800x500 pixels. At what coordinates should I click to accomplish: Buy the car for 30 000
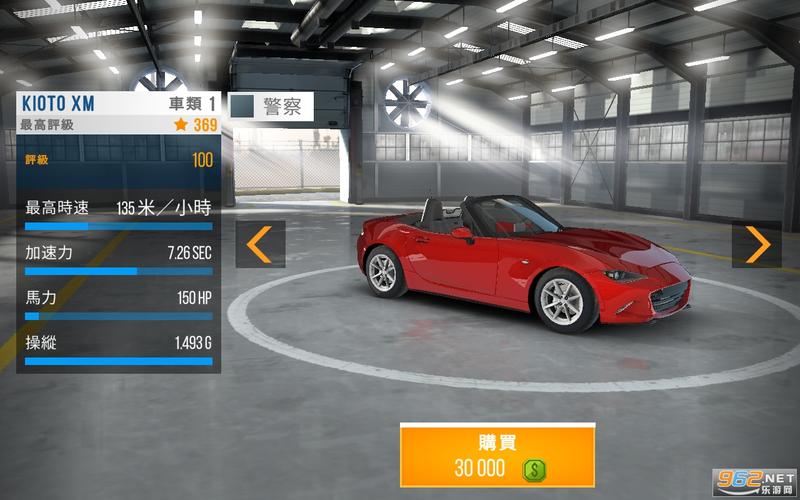coord(497,456)
